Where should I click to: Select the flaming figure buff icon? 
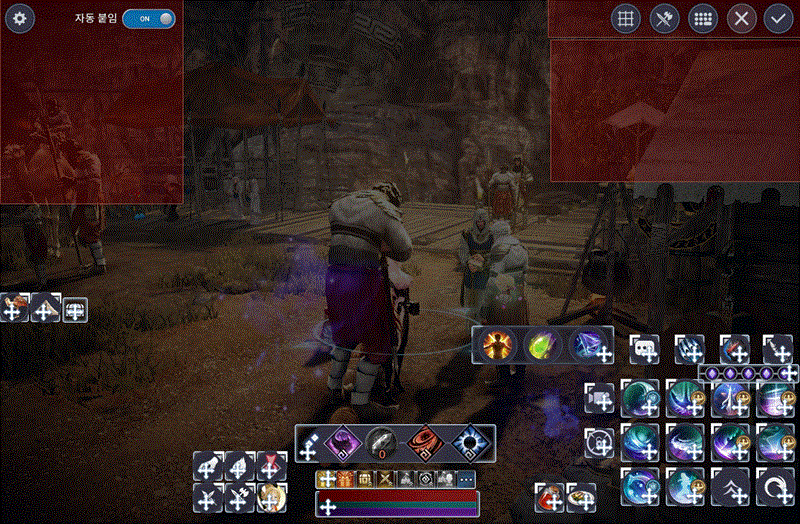pyautogui.click(x=496, y=345)
